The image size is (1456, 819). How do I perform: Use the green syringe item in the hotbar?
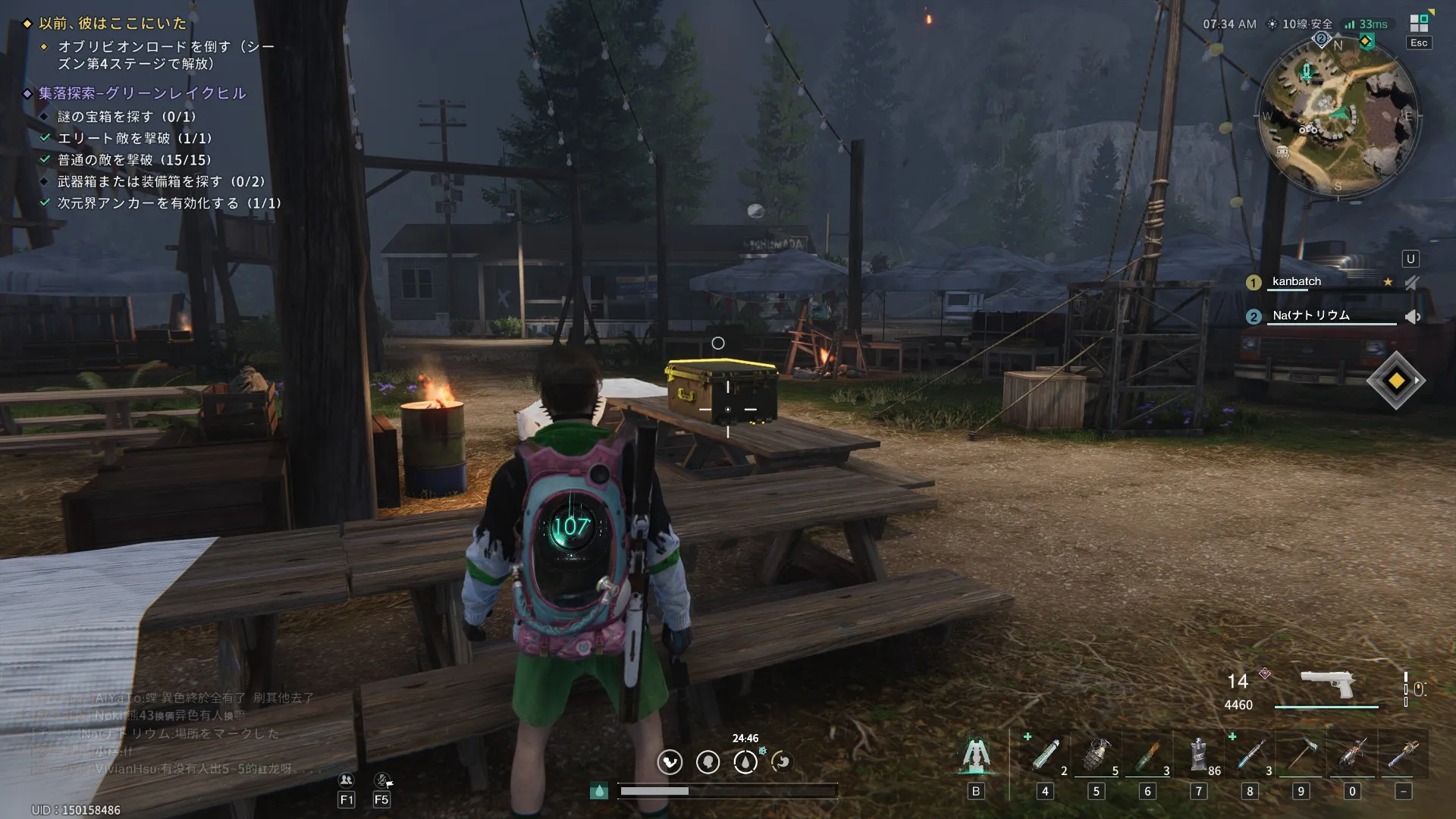point(1045,756)
